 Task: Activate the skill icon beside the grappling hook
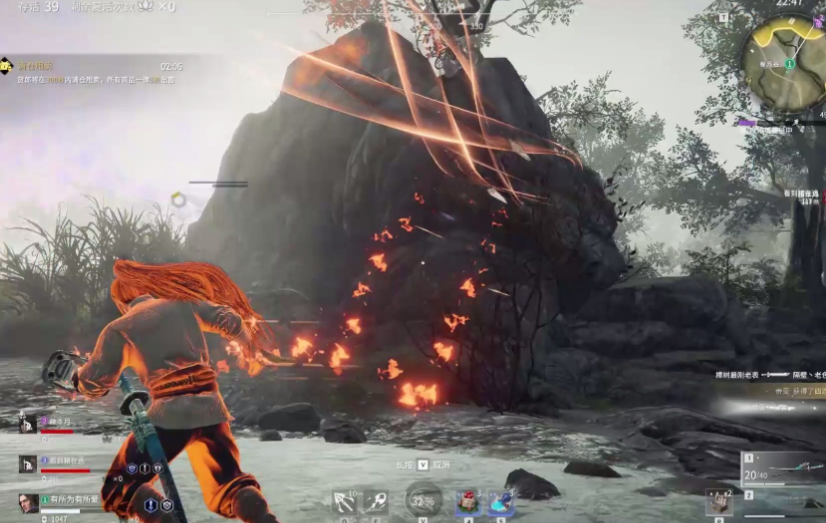coord(377,501)
